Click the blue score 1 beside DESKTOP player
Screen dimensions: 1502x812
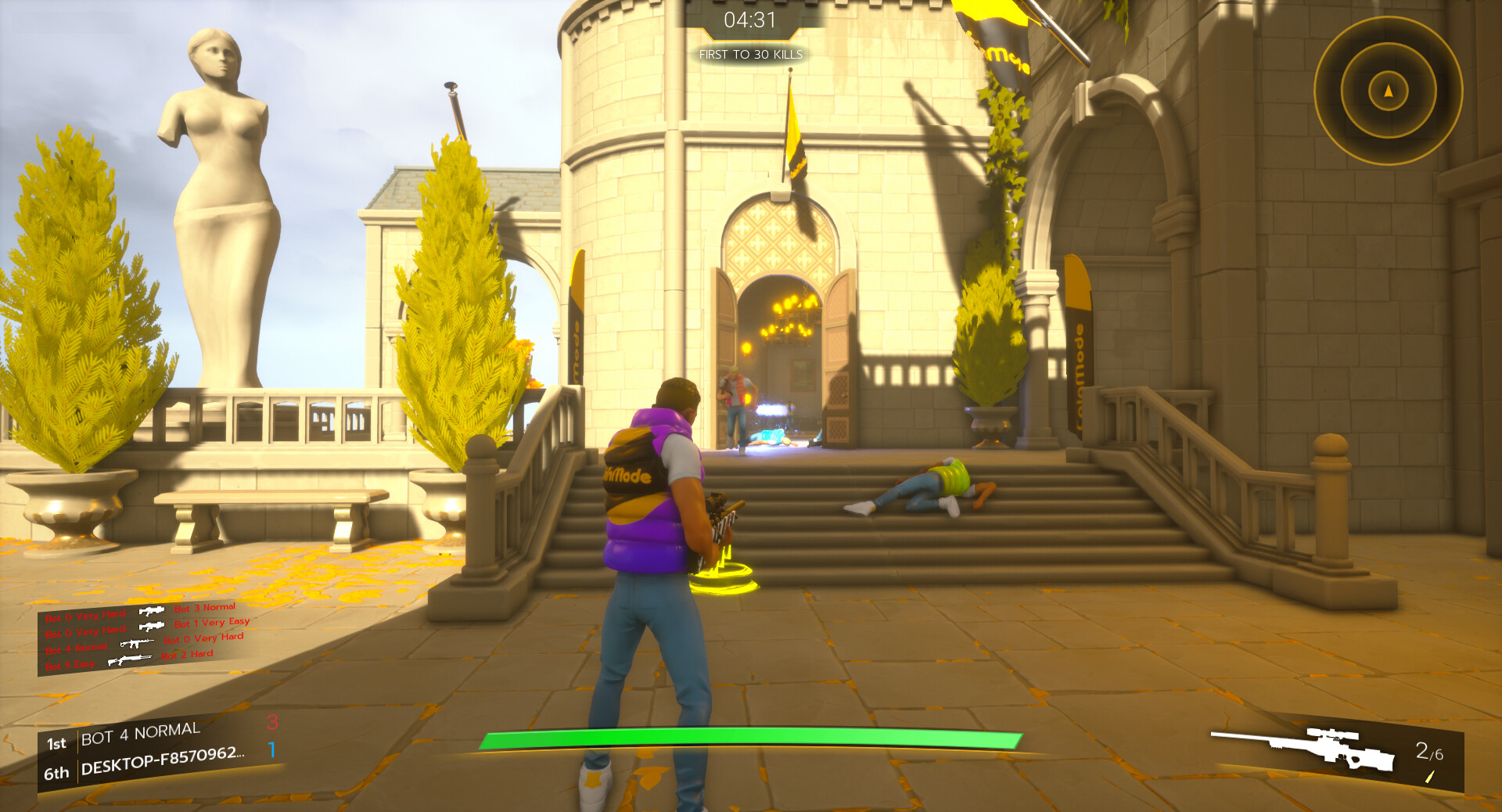271,751
